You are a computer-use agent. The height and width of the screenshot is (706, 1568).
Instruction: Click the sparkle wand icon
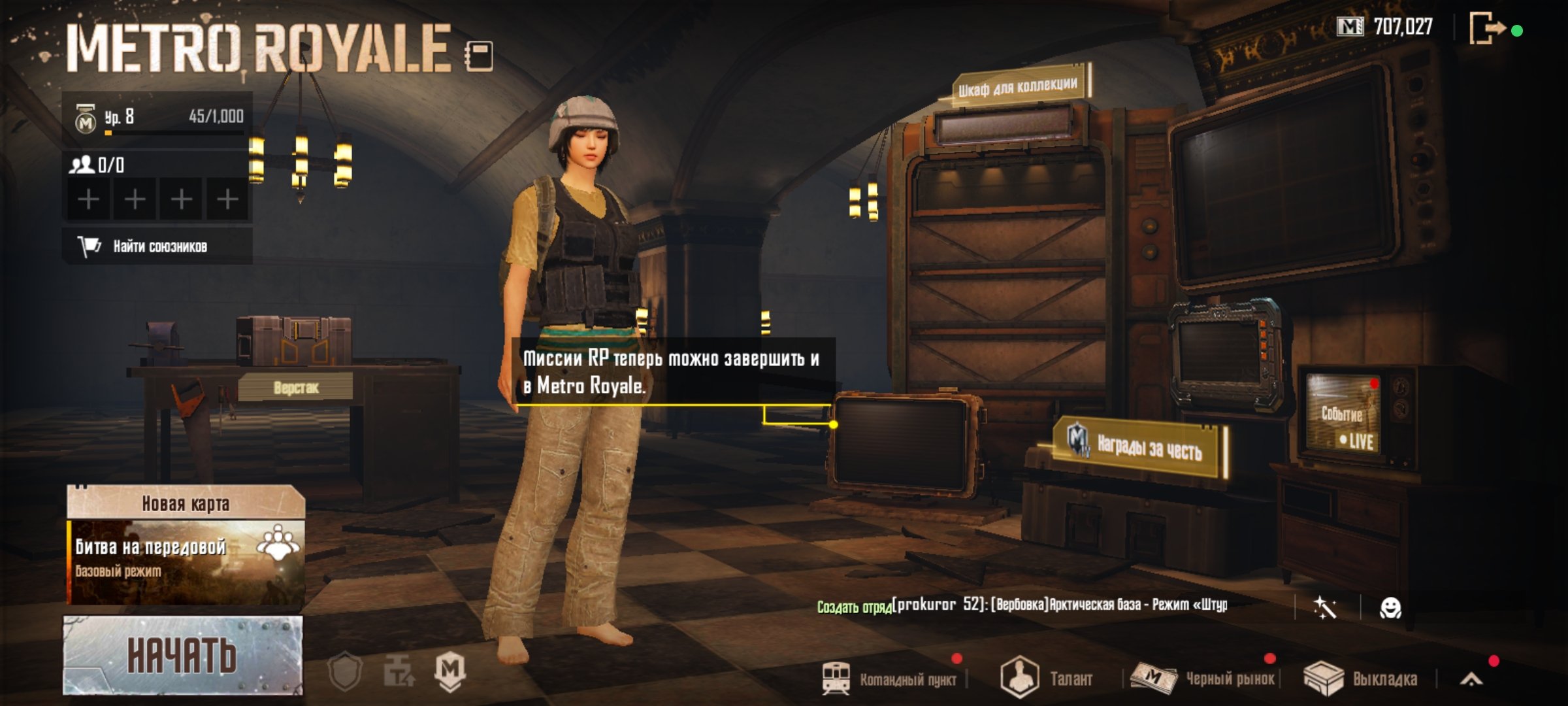click(x=1324, y=607)
